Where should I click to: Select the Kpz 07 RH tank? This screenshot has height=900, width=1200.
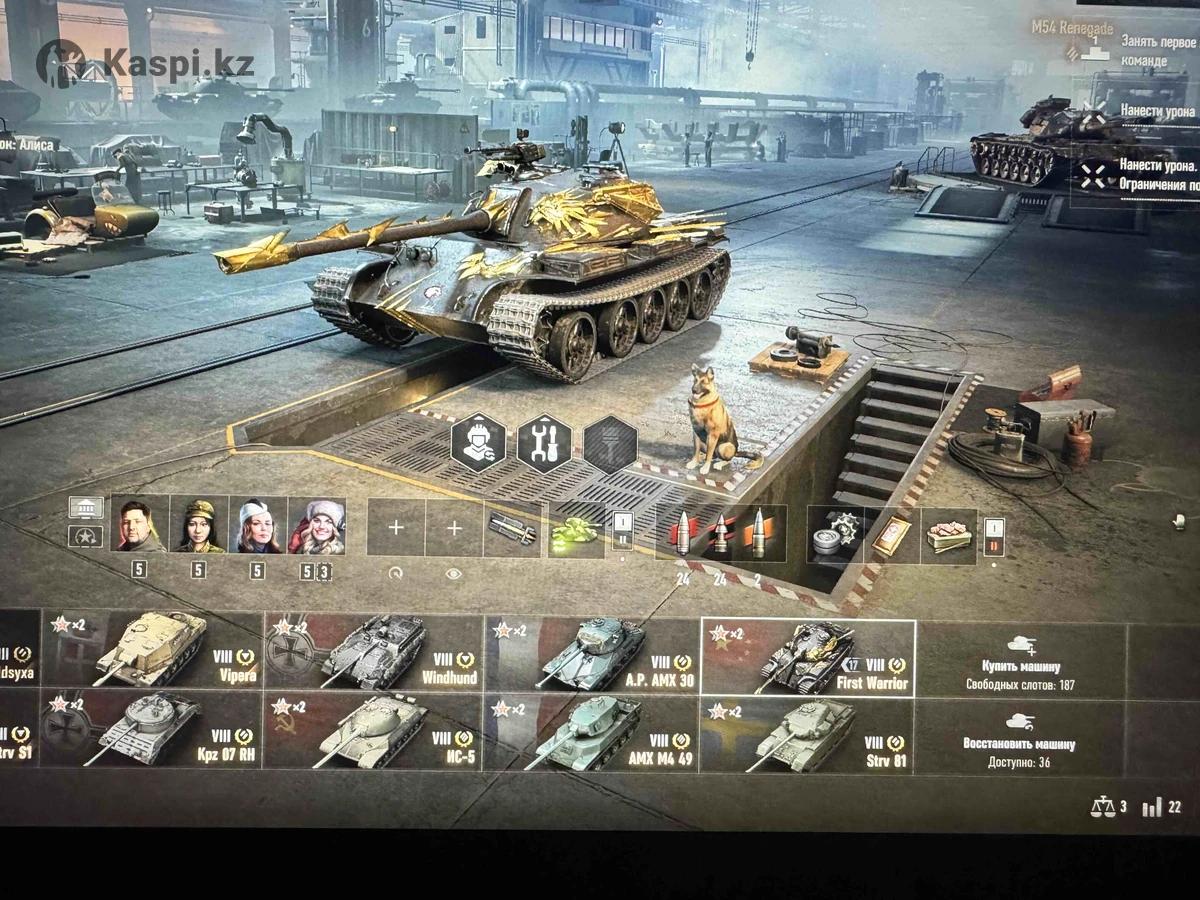153,732
